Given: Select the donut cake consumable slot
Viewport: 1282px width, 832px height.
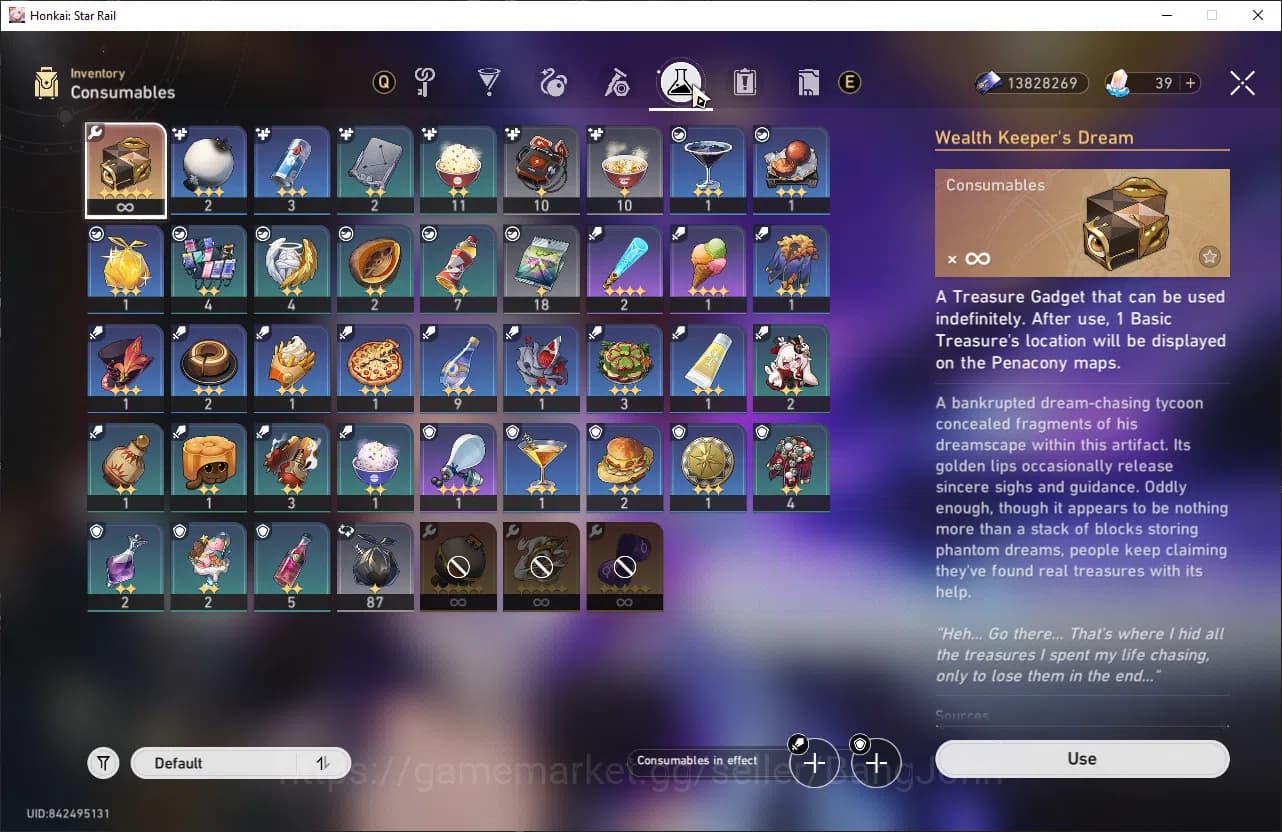Looking at the screenshot, I should click(209, 360).
